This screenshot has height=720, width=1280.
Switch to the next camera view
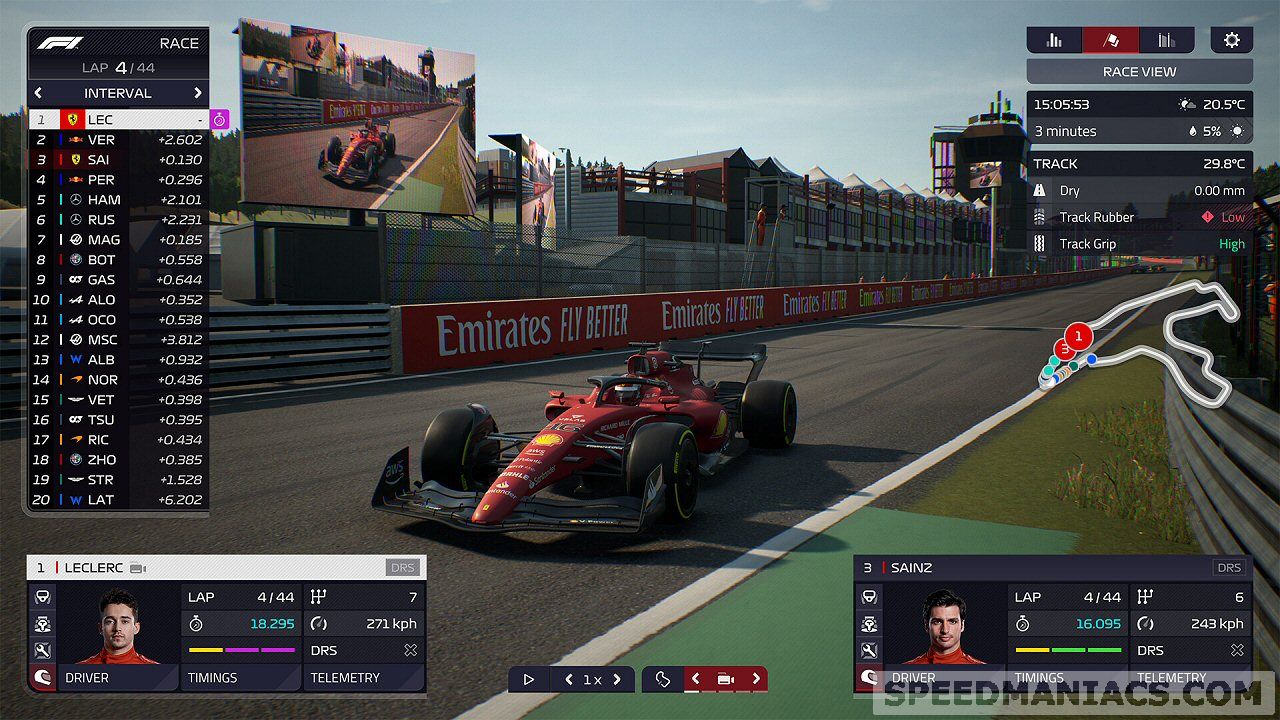coord(756,679)
